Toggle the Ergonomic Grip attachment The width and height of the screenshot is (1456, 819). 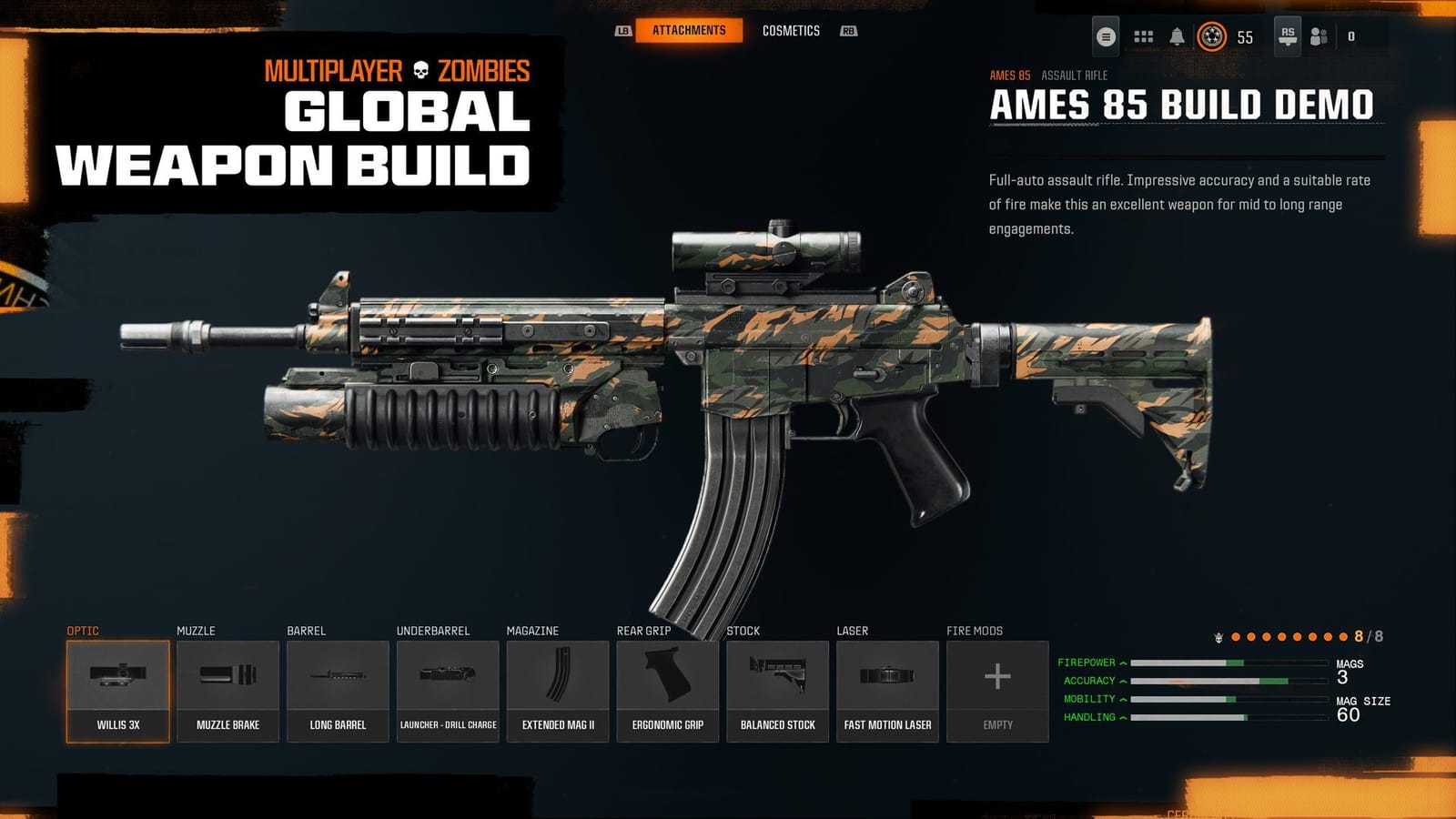(x=670, y=687)
